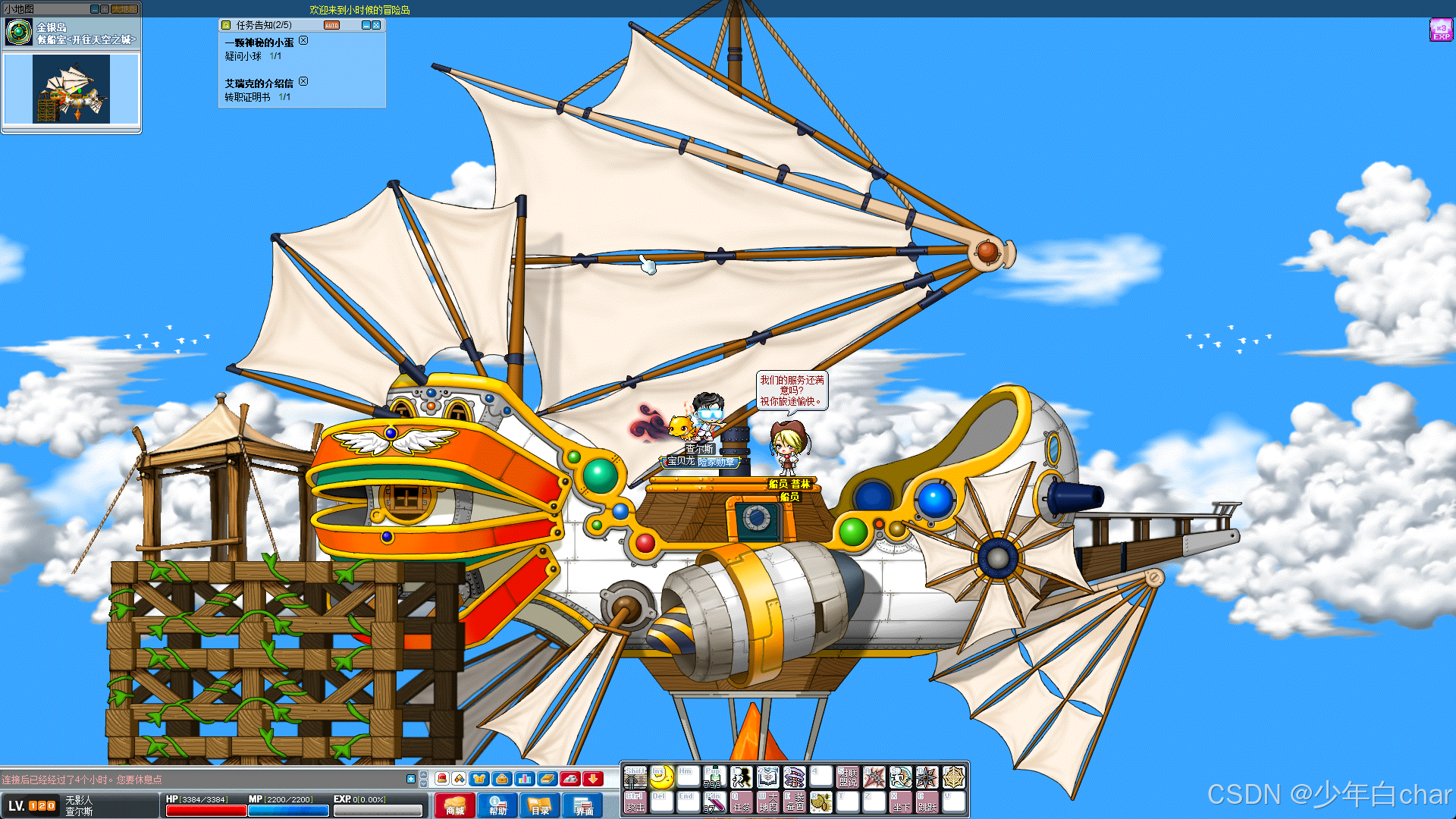Activate the spider web skill
The height and width of the screenshot is (819, 1456).
[953, 777]
